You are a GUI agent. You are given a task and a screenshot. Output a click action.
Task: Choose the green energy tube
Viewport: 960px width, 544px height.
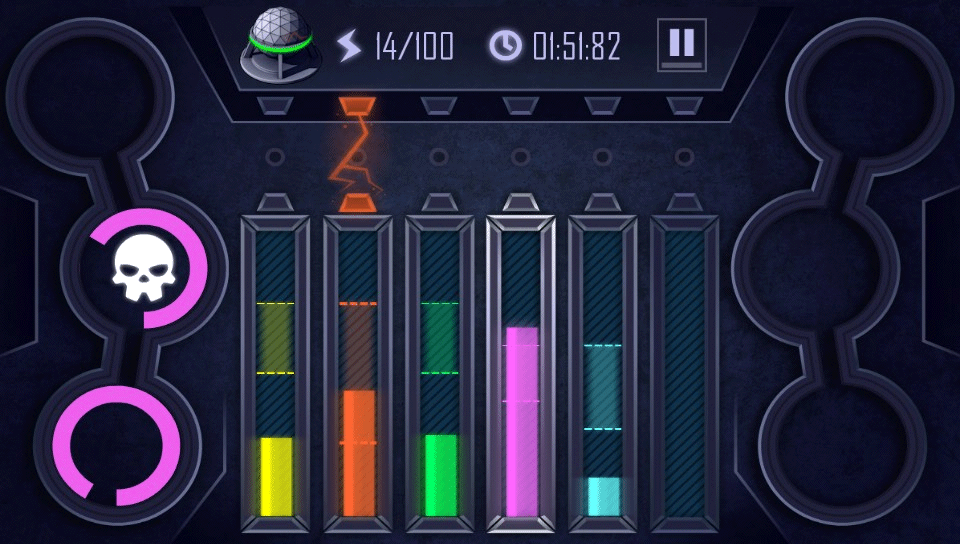click(440, 375)
